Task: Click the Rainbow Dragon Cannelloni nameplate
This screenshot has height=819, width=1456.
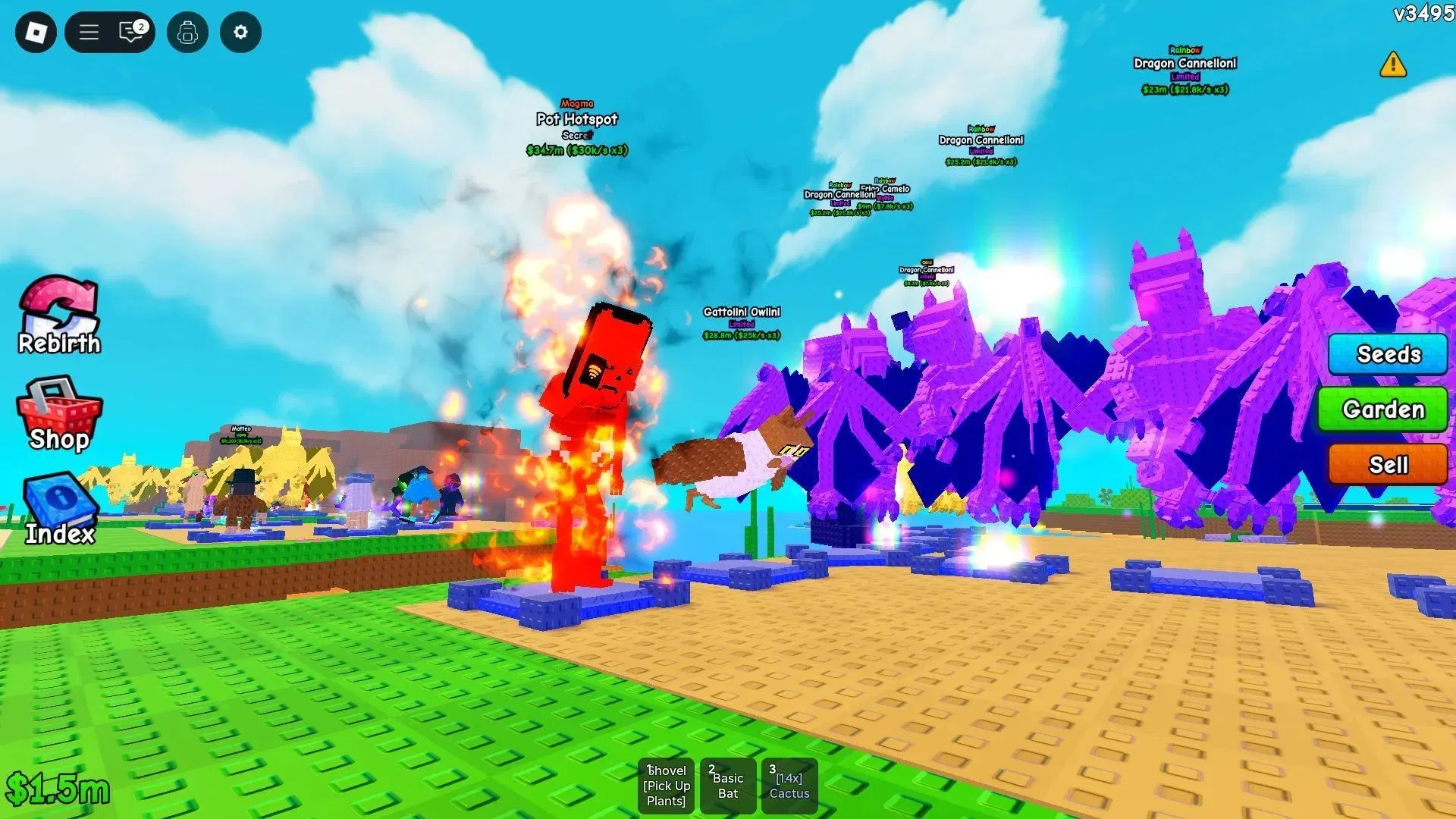Action: click(1185, 64)
